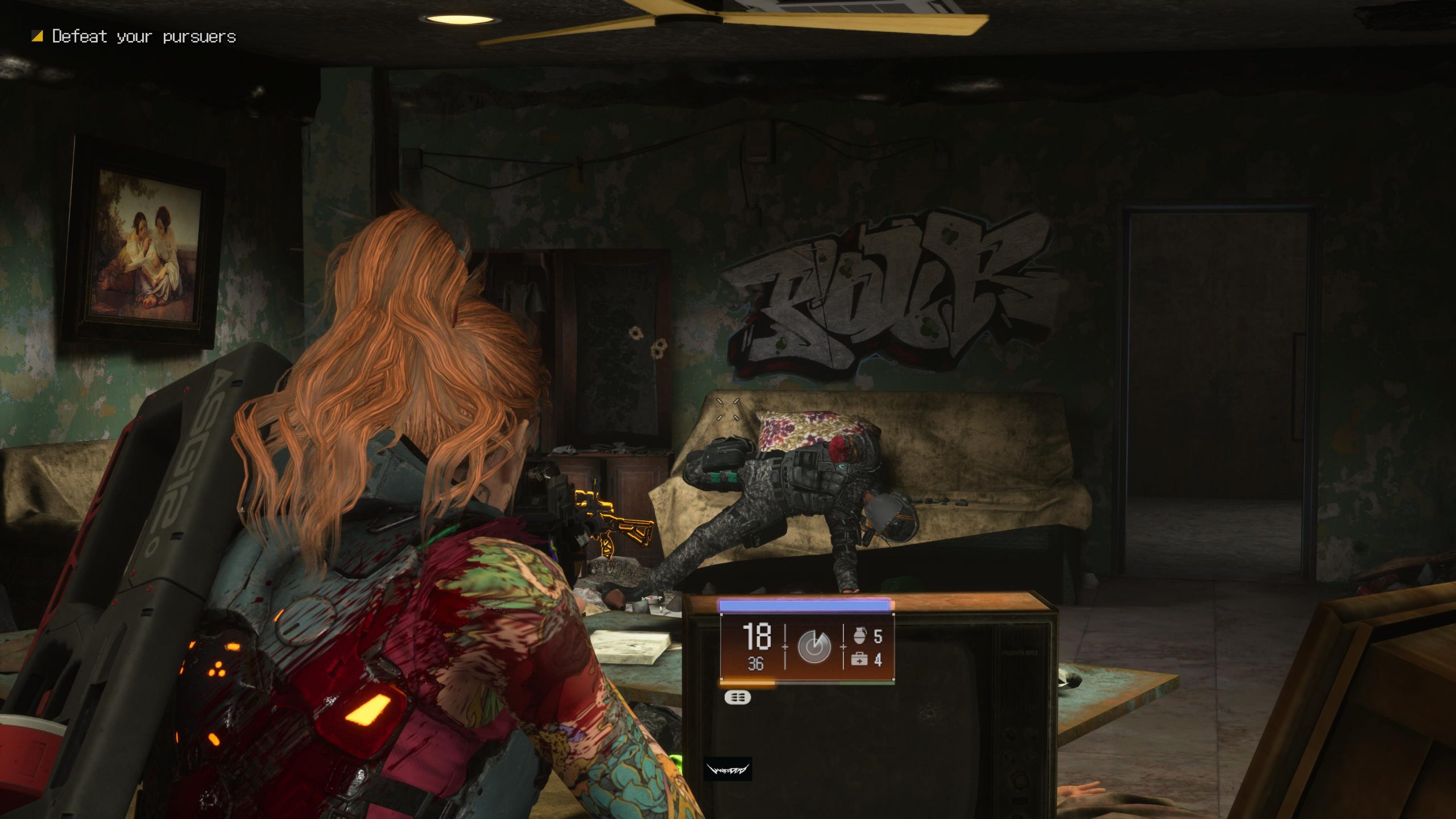The image size is (1456, 819).
Task: Click the white pill-shaped icon under the HUD
Action: coord(738,697)
